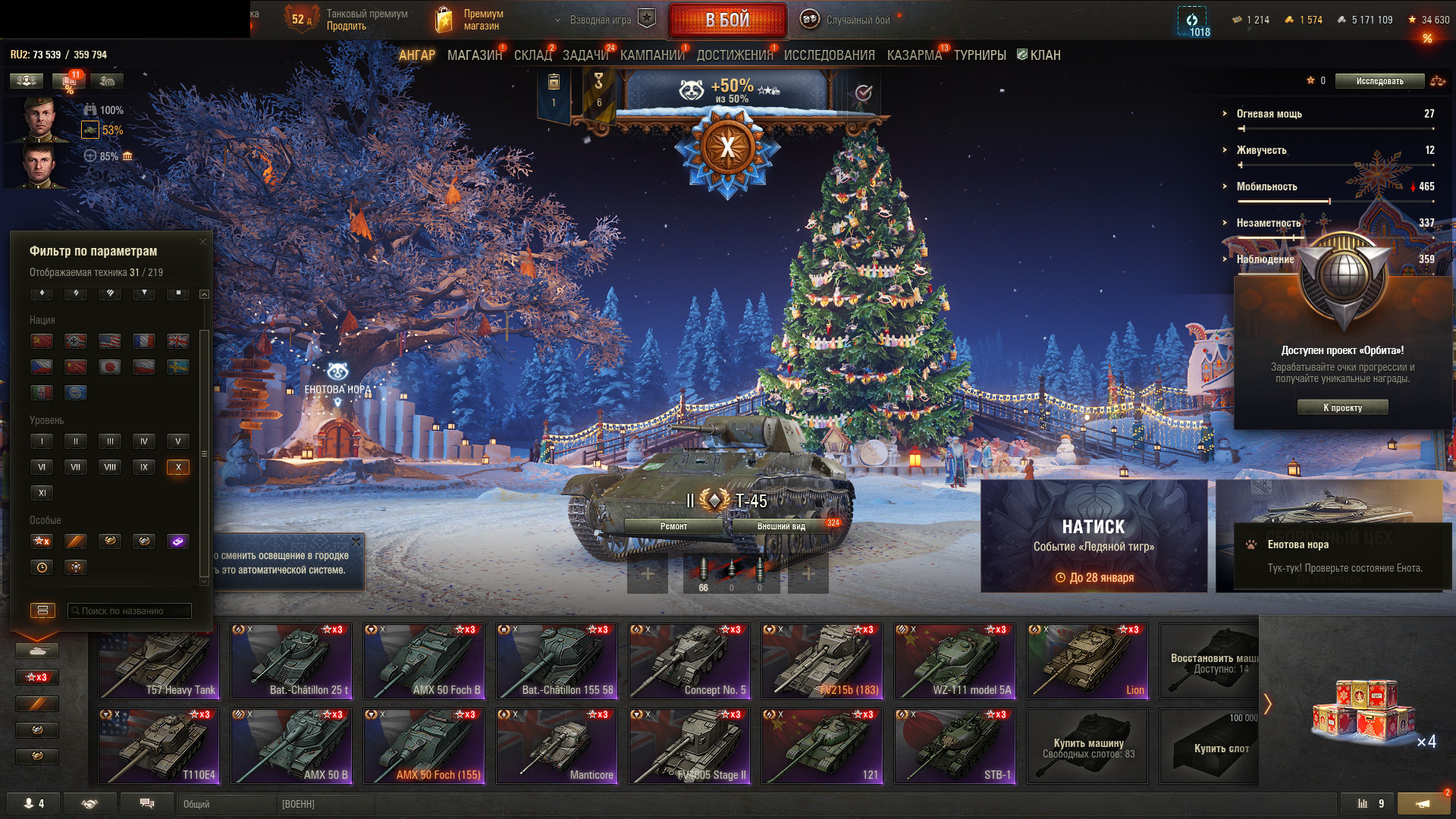Buy a new slot via Купить слот
The image size is (1456, 819).
(x=1209, y=745)
